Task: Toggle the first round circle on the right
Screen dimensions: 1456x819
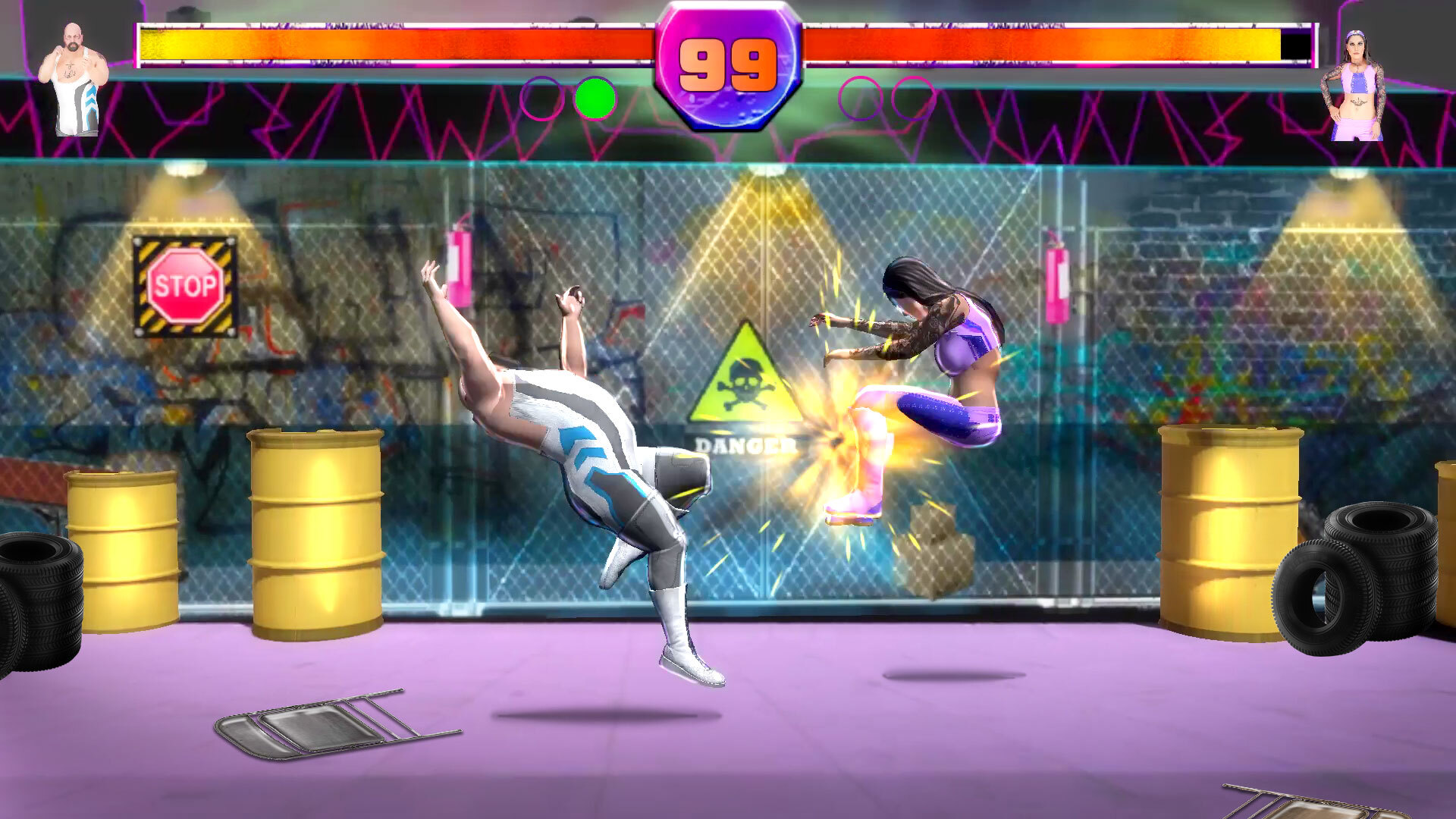Action: click(859, 97)
